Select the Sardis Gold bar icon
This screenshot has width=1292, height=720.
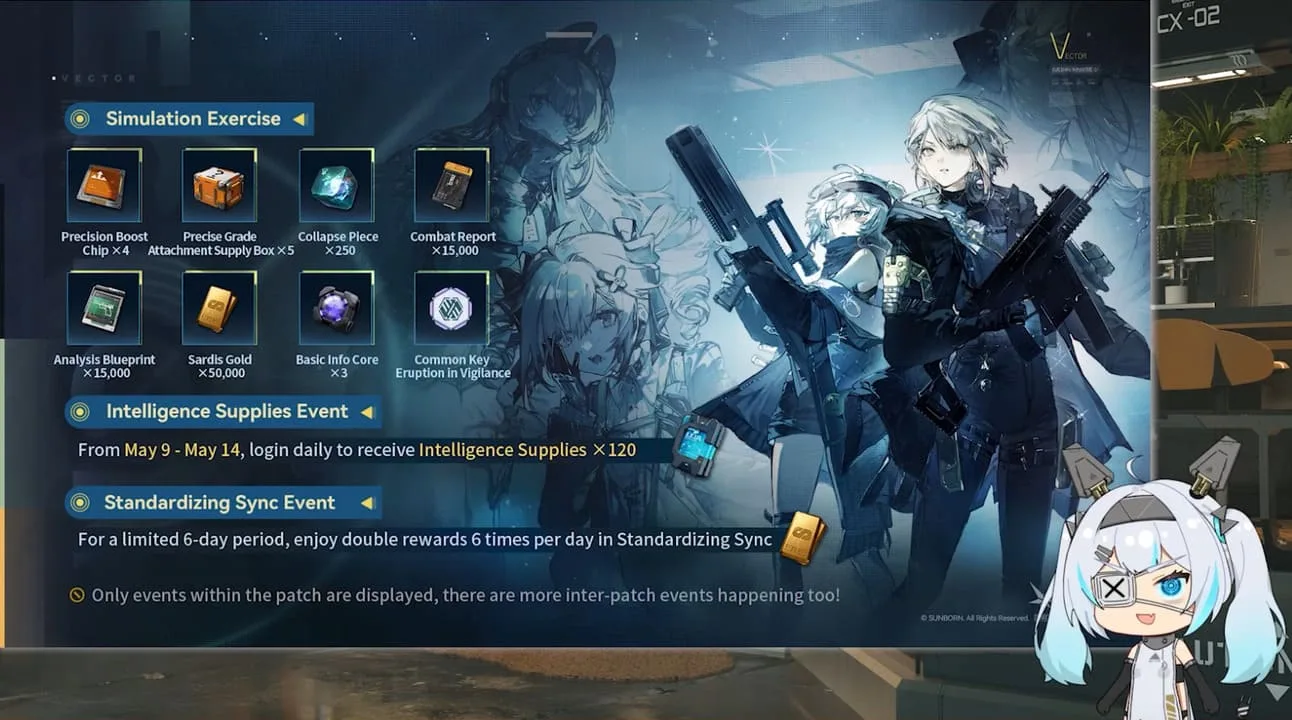(x=220, y=307)
